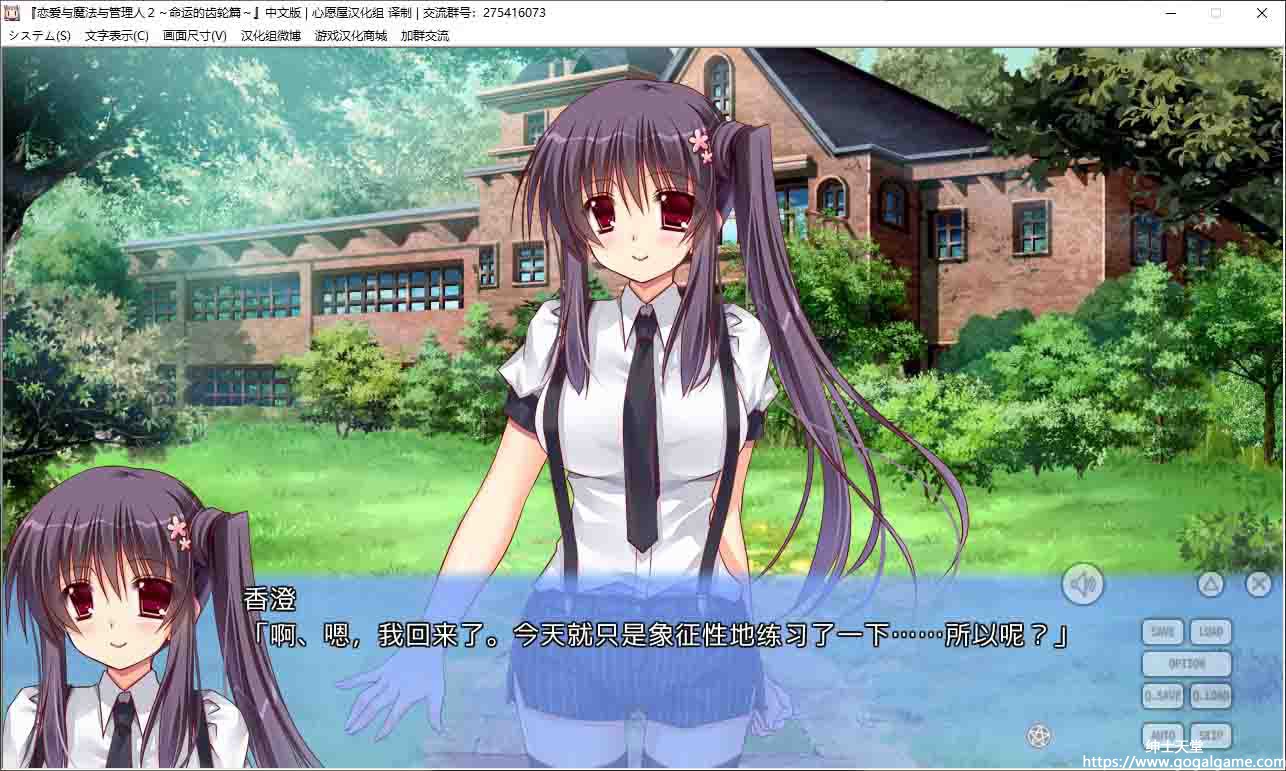
Task: Minimize the game window
Action: point(1171,14)
